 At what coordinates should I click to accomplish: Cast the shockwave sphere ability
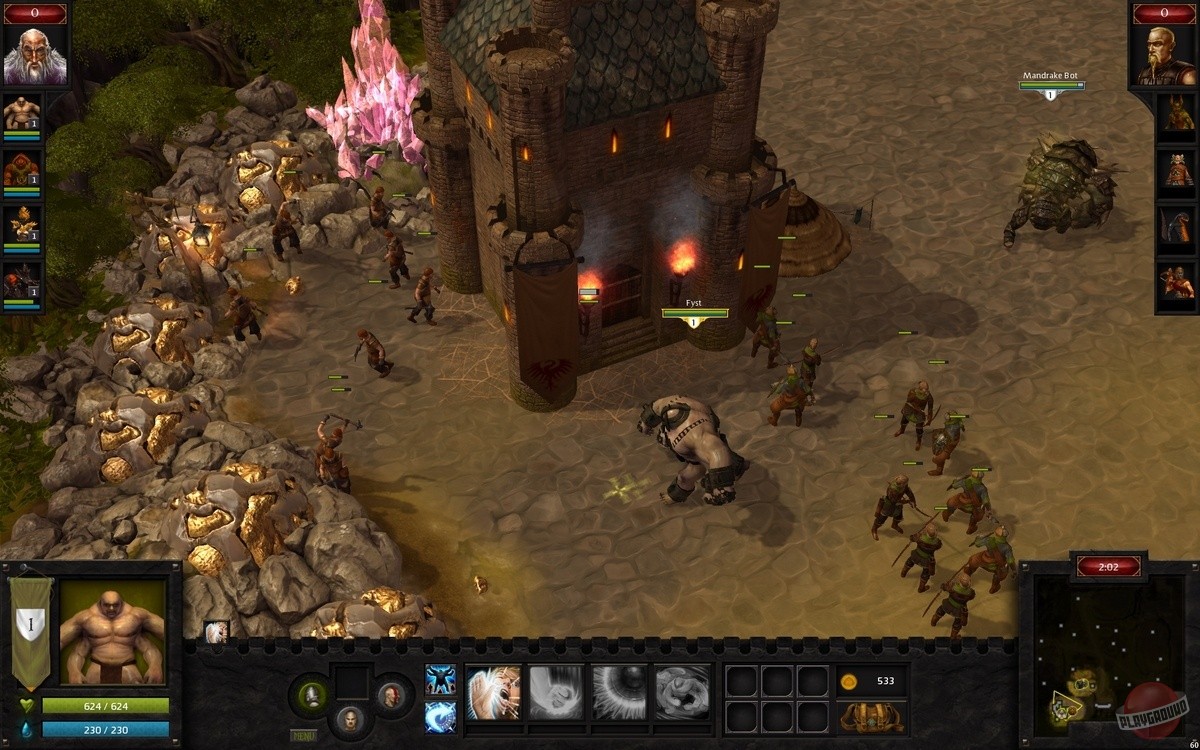[x=619, y=692]
